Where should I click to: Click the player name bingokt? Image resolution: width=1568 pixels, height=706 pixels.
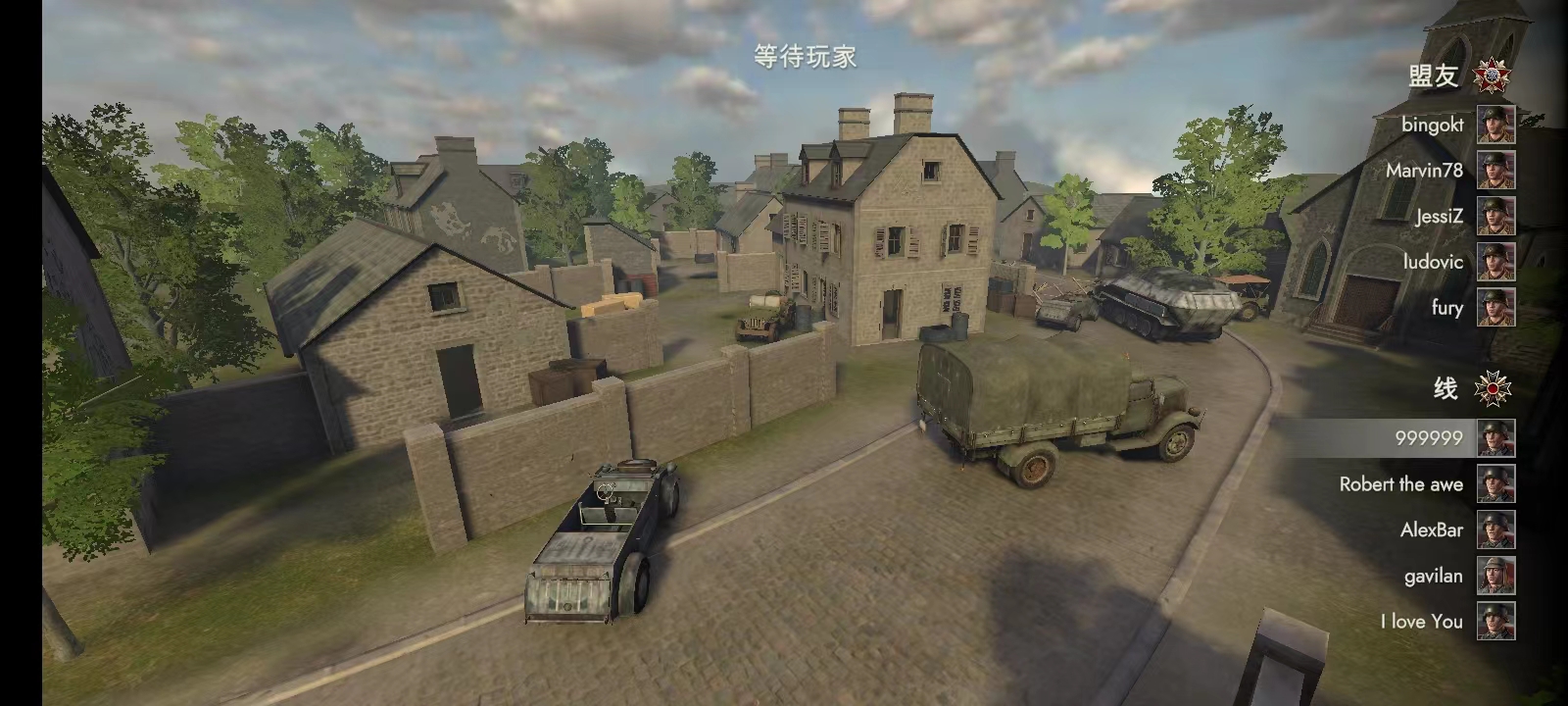(1435, 126)
